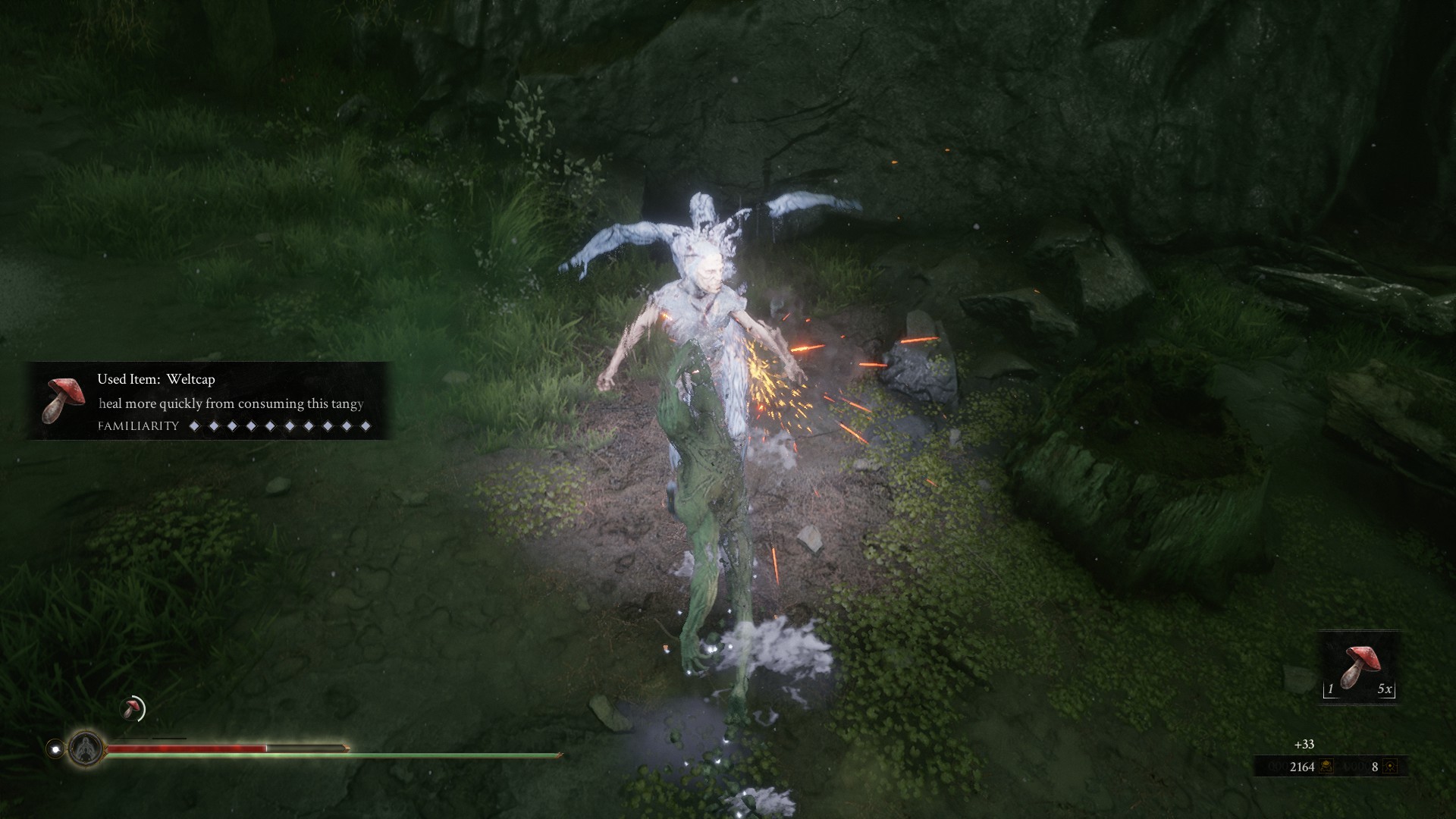Click the Weltcap healing effect timer icon
This screenshot has height=819, width=1456.
coord(133,709)
